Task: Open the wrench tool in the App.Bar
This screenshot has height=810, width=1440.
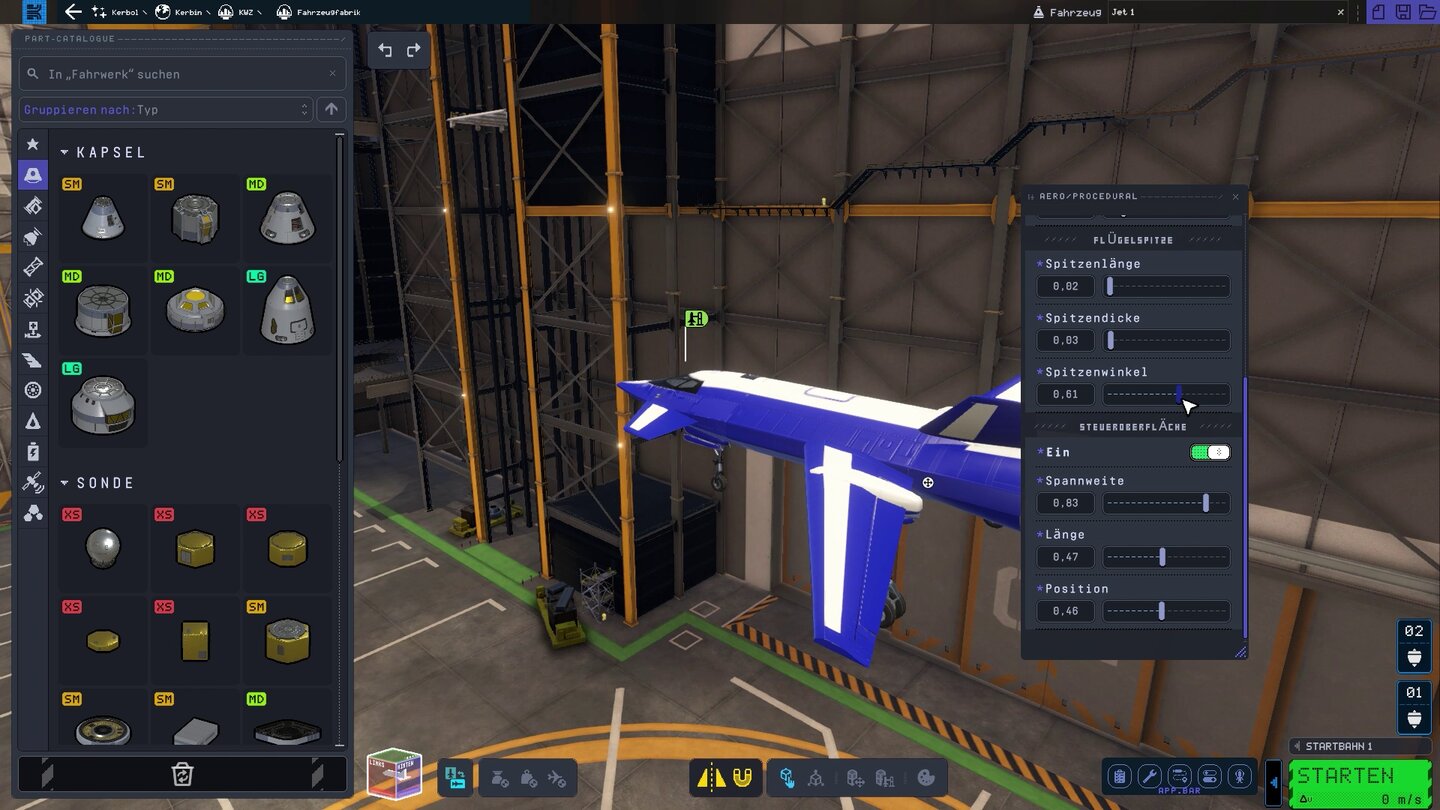Action: tap(1148, 777)
